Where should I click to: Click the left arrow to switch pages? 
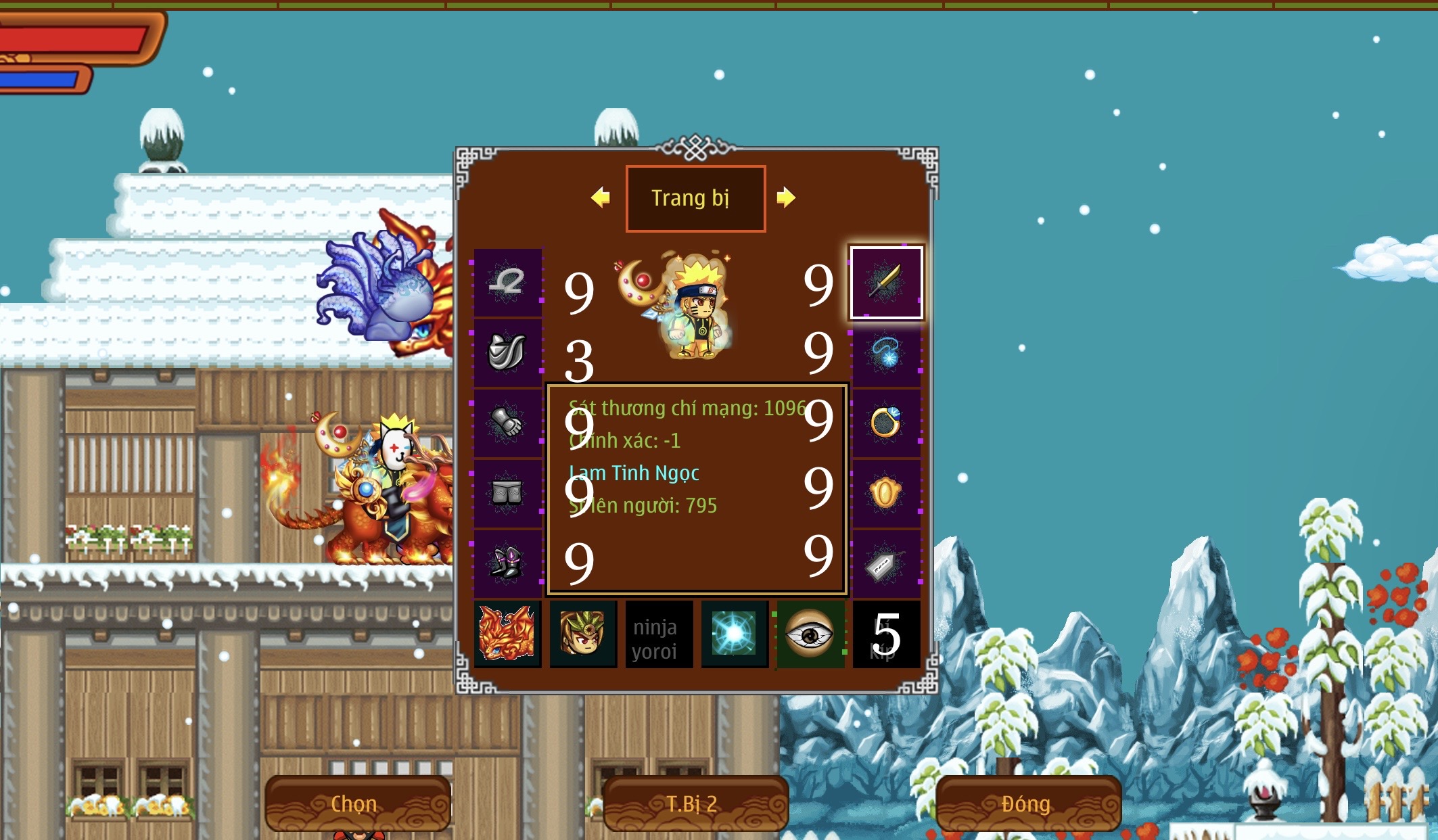coord(601,197)
